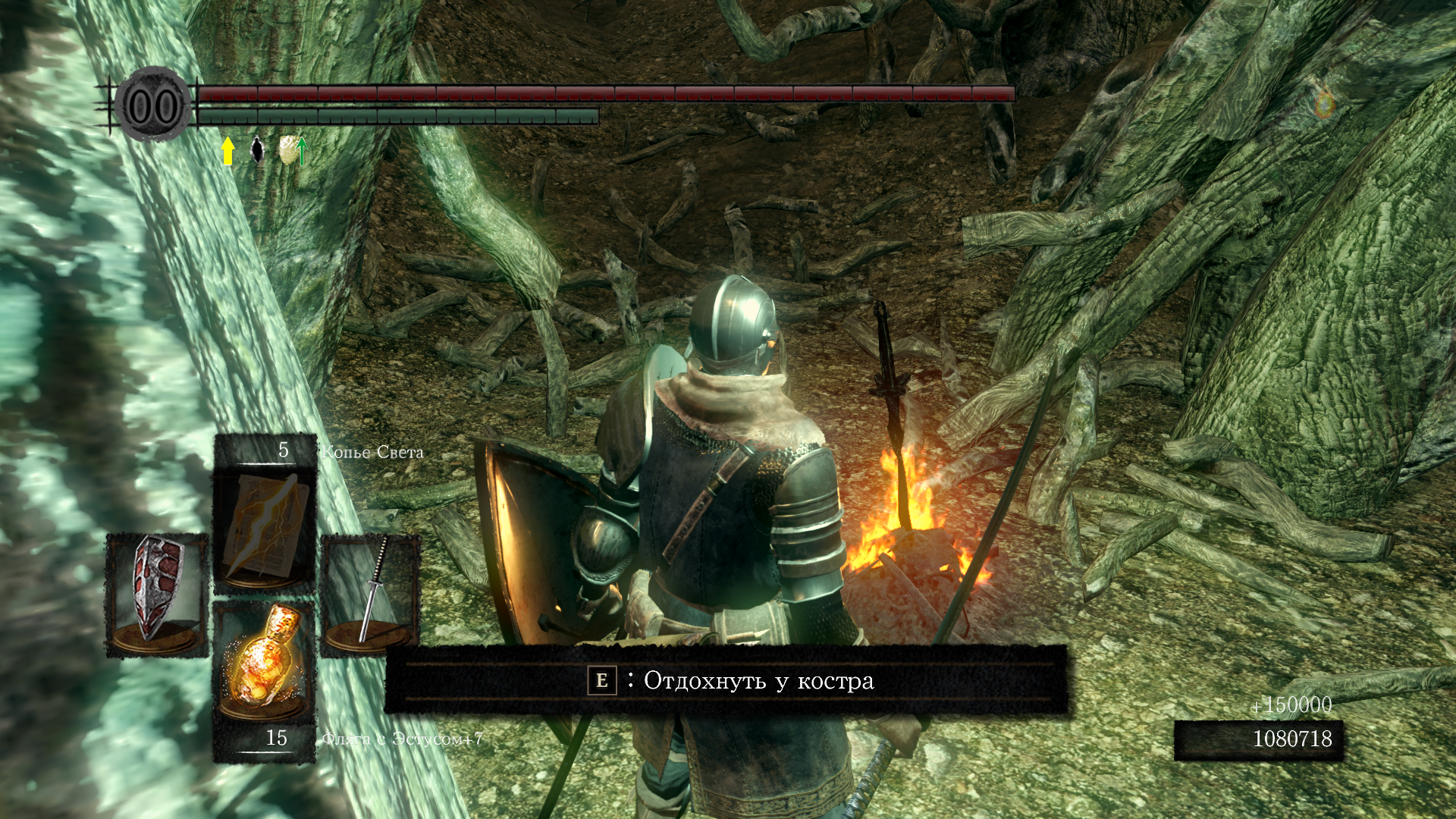Select the red crest shield slot
This screenshot has height=819, width=1456.
click(x=157, y=593)
